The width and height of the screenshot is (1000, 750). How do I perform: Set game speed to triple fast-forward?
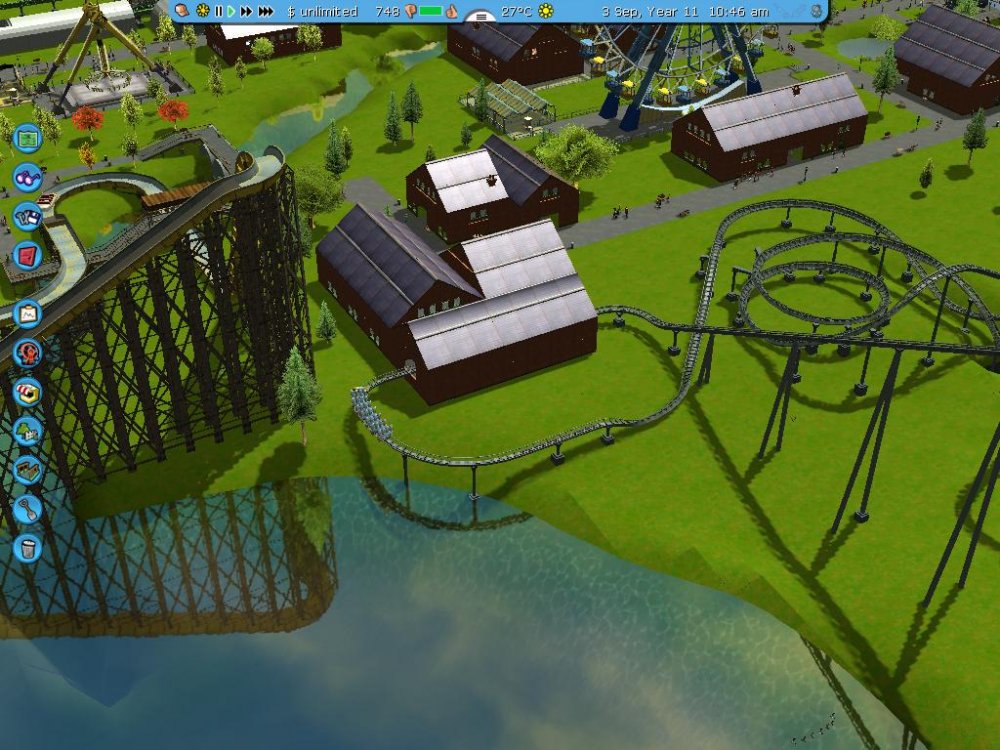coord(265,11)
